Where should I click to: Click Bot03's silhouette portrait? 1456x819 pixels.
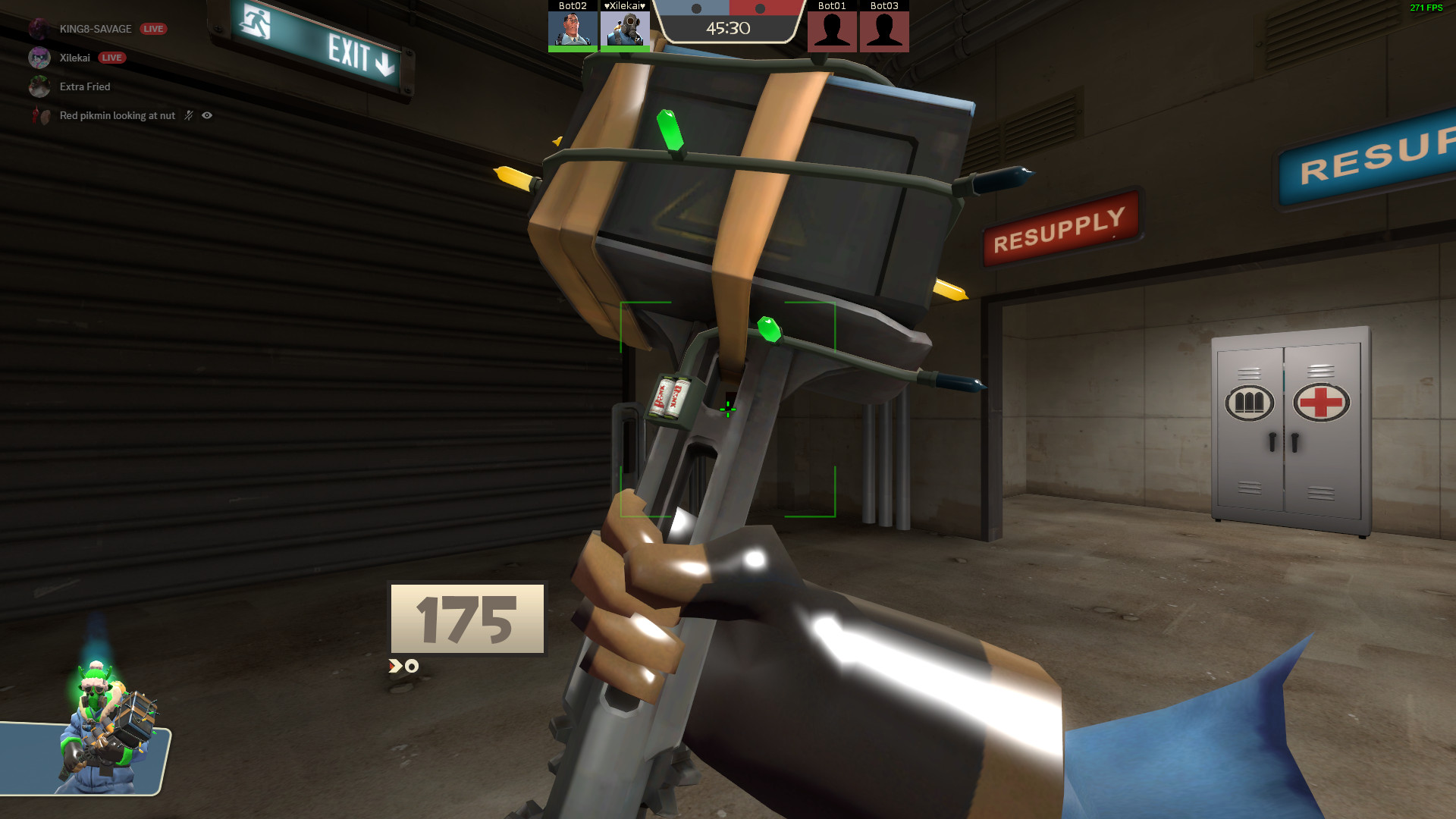tap(884, 30)
